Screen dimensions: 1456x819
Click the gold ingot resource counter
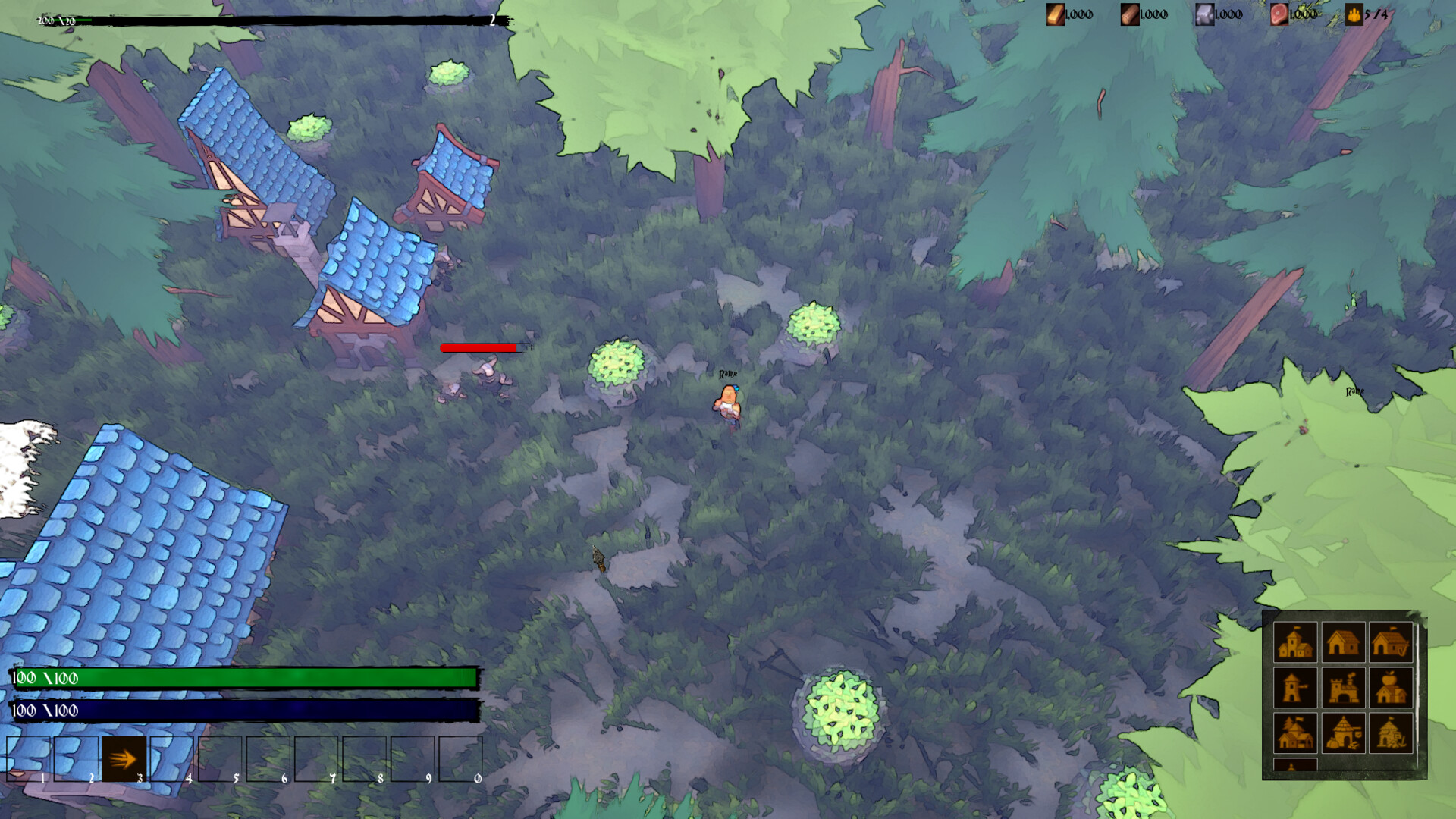click(1056, 14)
